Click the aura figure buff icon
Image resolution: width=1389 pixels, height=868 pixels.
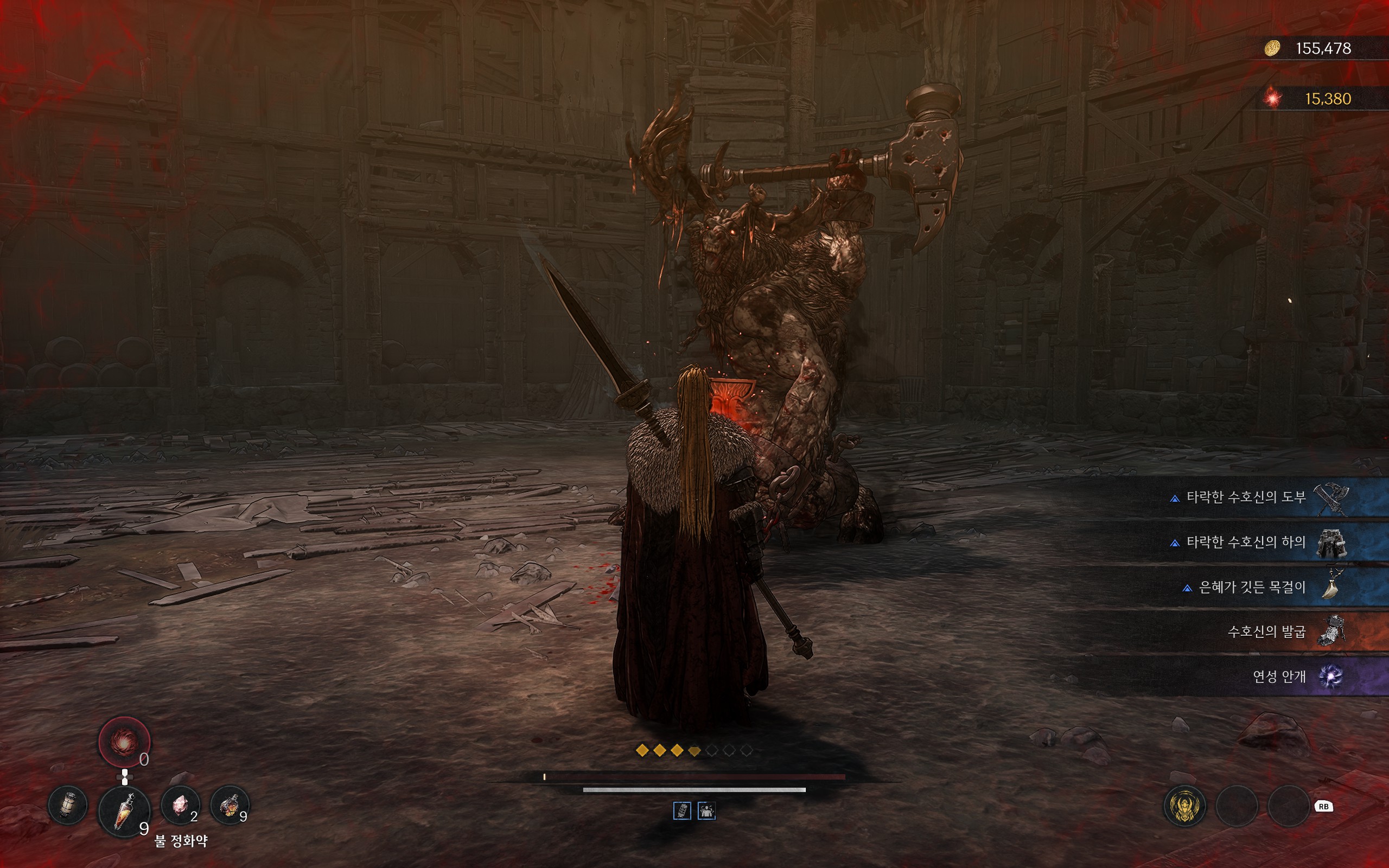point(706,810)
